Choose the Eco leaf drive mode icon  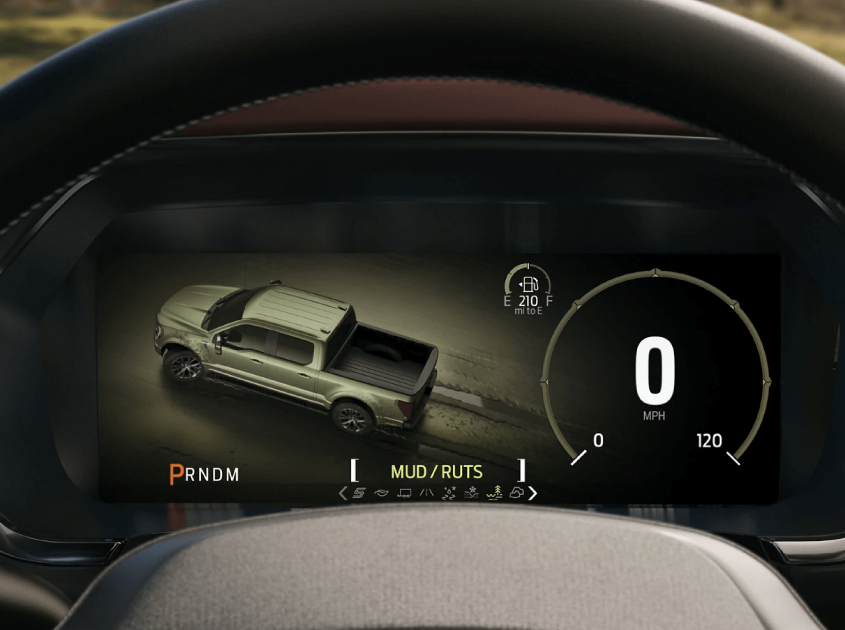[381, 493]
